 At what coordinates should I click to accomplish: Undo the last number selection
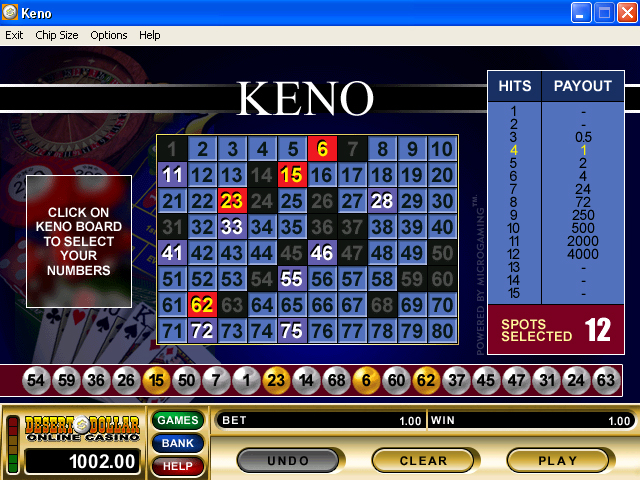tap(287, 460)
